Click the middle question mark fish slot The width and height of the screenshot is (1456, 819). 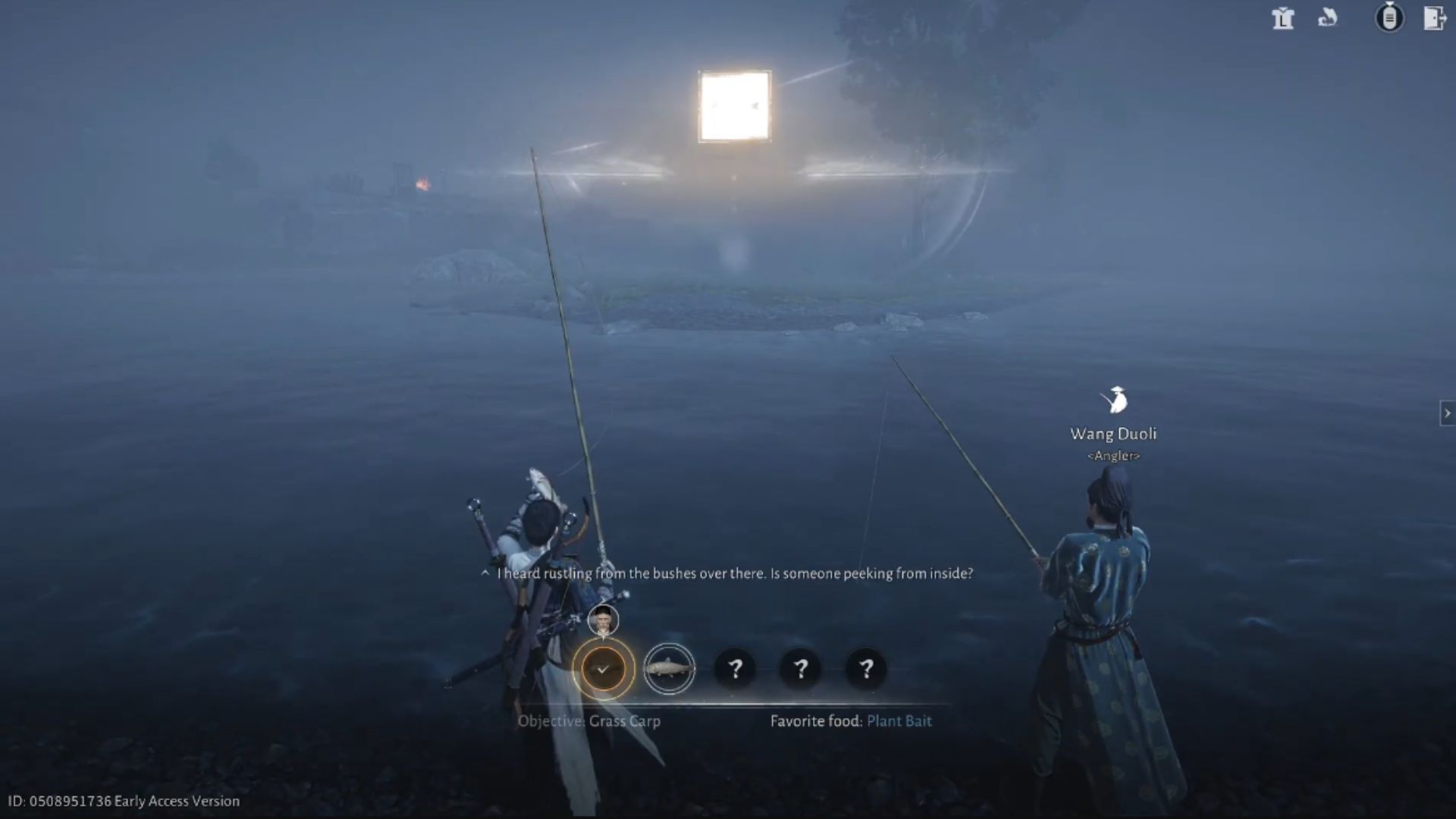800,669
